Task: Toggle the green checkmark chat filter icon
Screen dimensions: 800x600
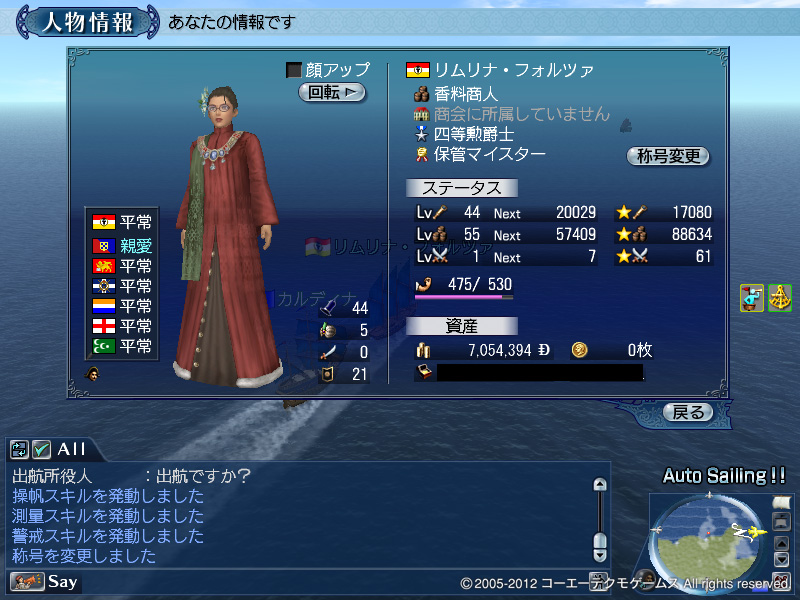Action: [41, 450]
